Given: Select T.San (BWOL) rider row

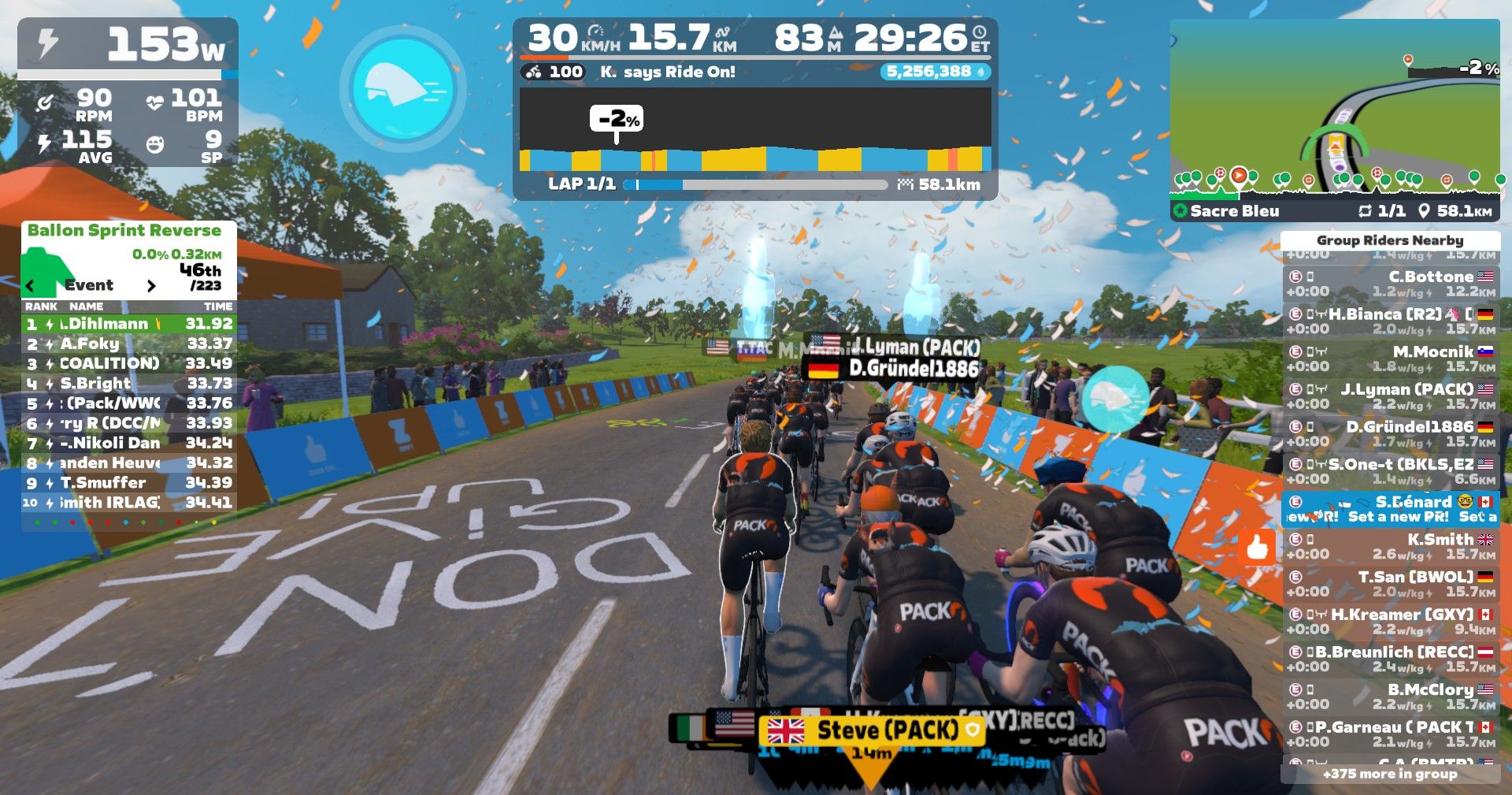Looking at the screenshot, I should [1391, 584].
